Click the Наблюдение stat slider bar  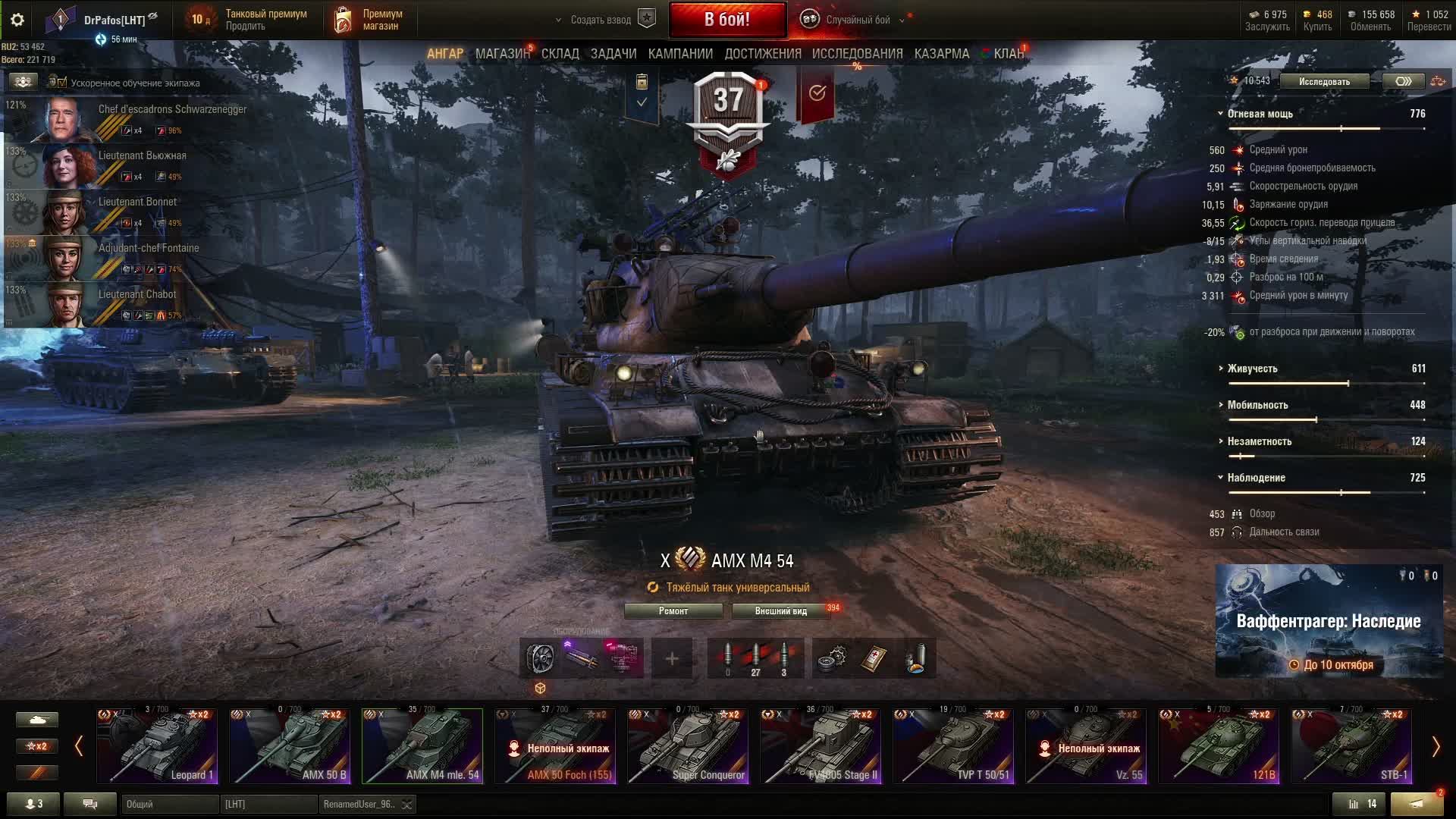coord(1327,491)
